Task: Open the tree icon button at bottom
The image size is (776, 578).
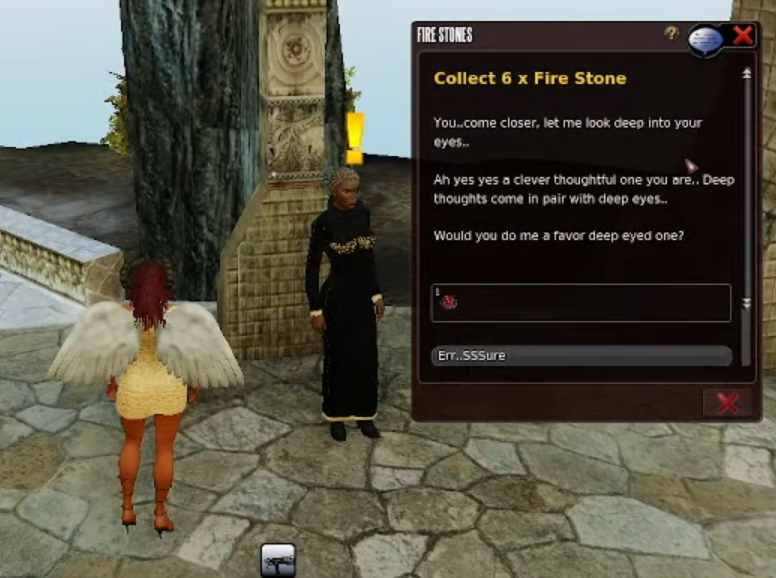Action: 277,560
